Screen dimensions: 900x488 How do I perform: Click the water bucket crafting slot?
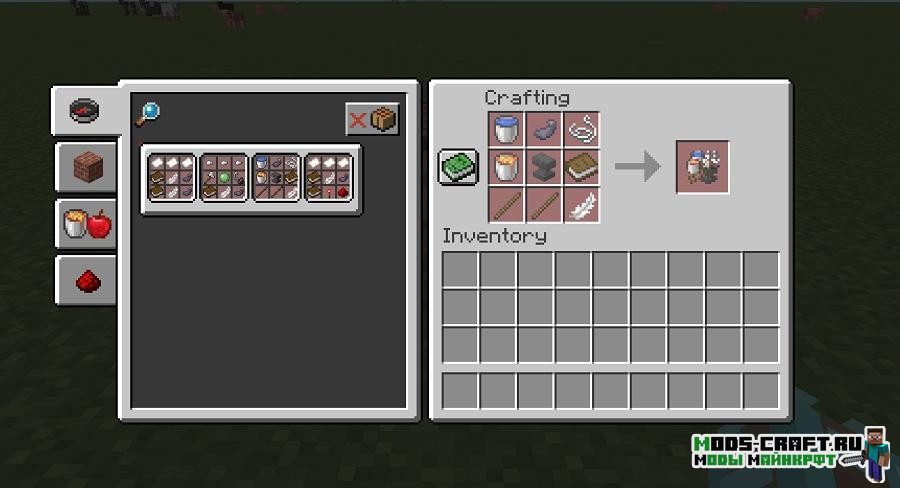(507, 130)
